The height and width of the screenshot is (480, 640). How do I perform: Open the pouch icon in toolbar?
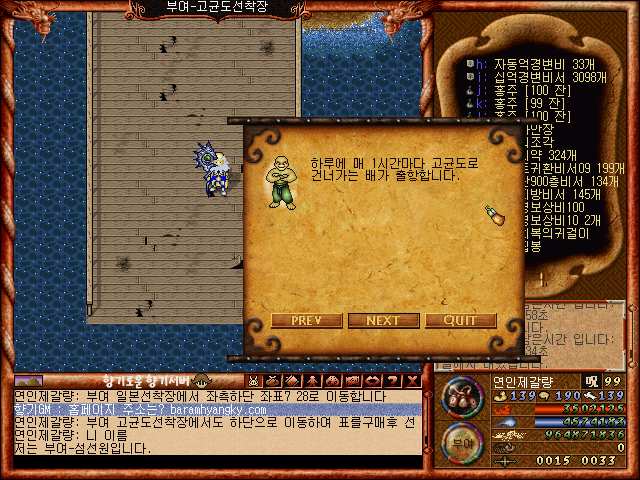(273, 381)
